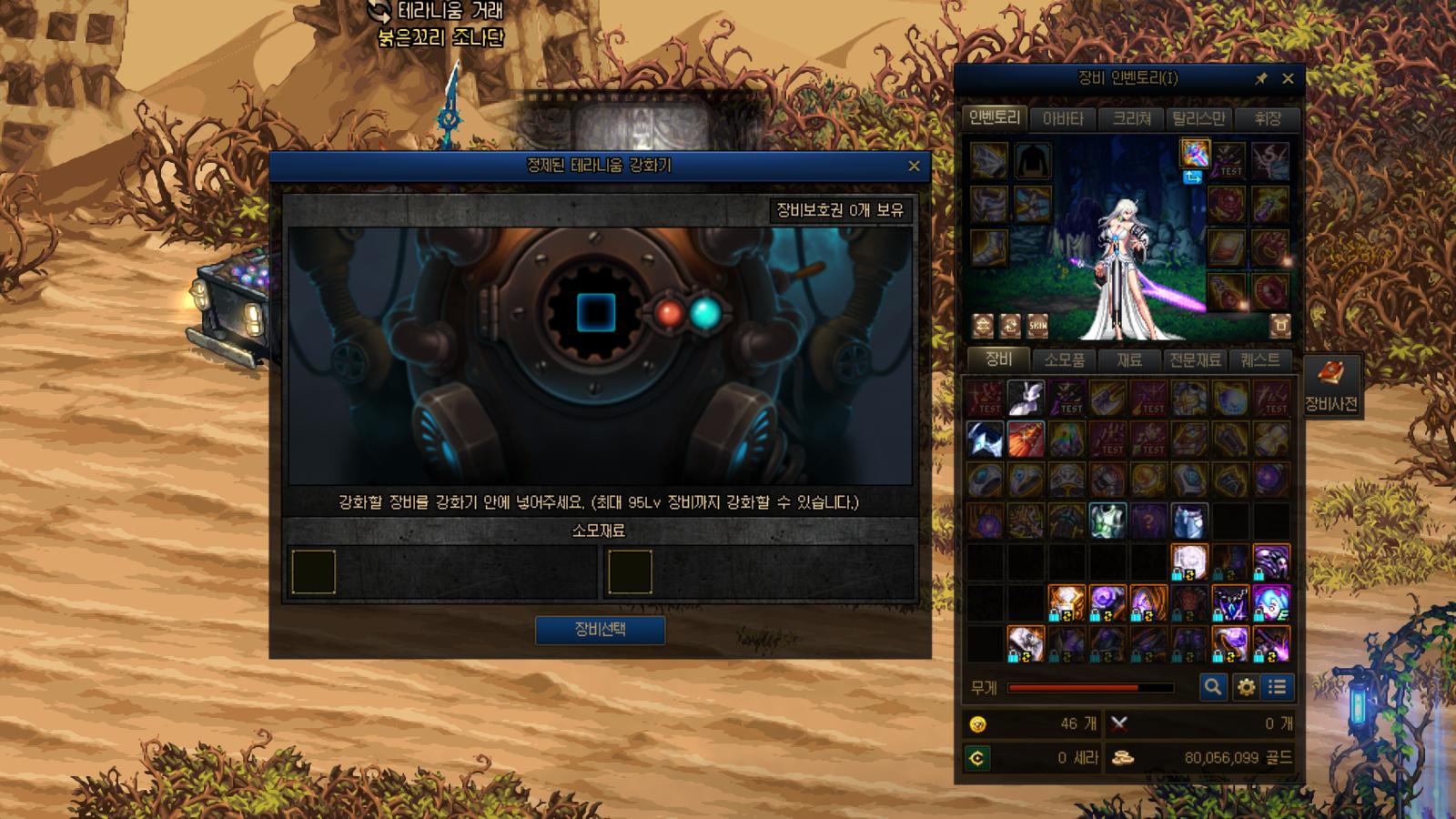
Task: Click the 장비선택 equipment select button
Action: (x=600, y=630)
